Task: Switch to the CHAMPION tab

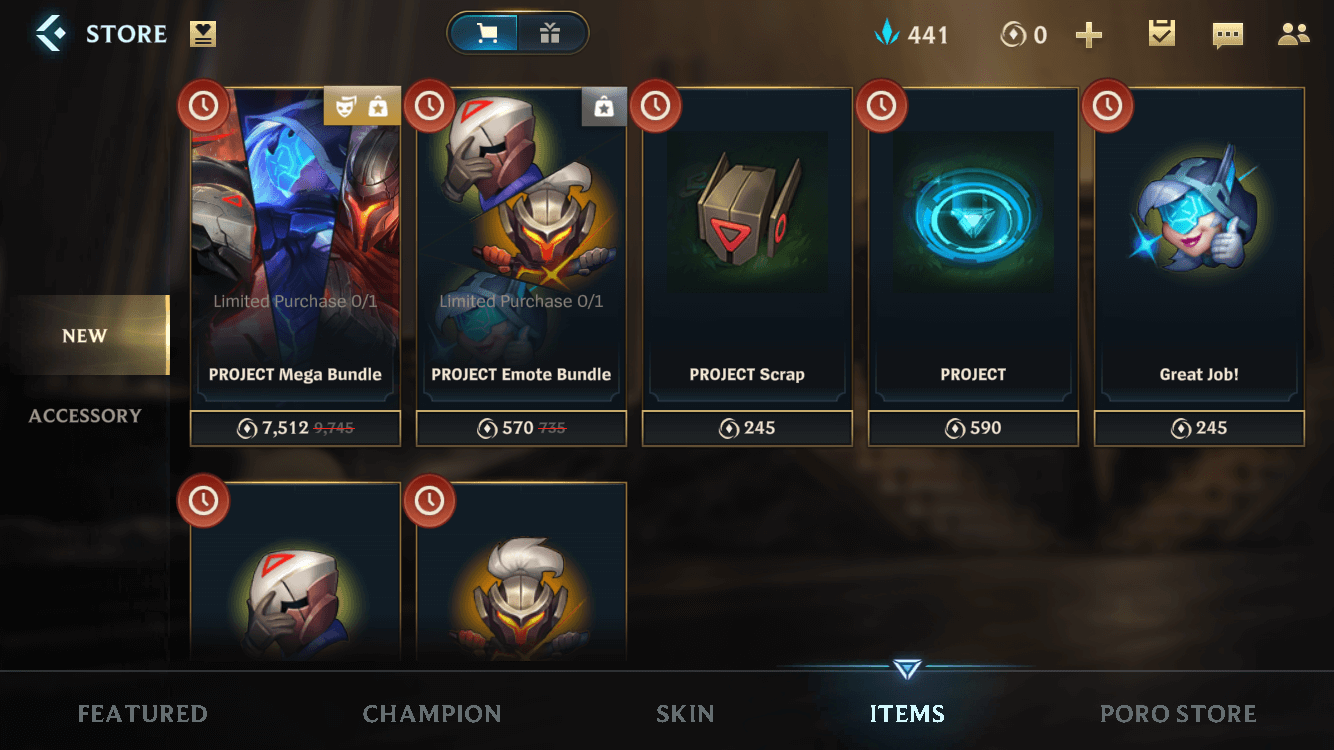Action: pyautogui.click(x=432, y=713)
